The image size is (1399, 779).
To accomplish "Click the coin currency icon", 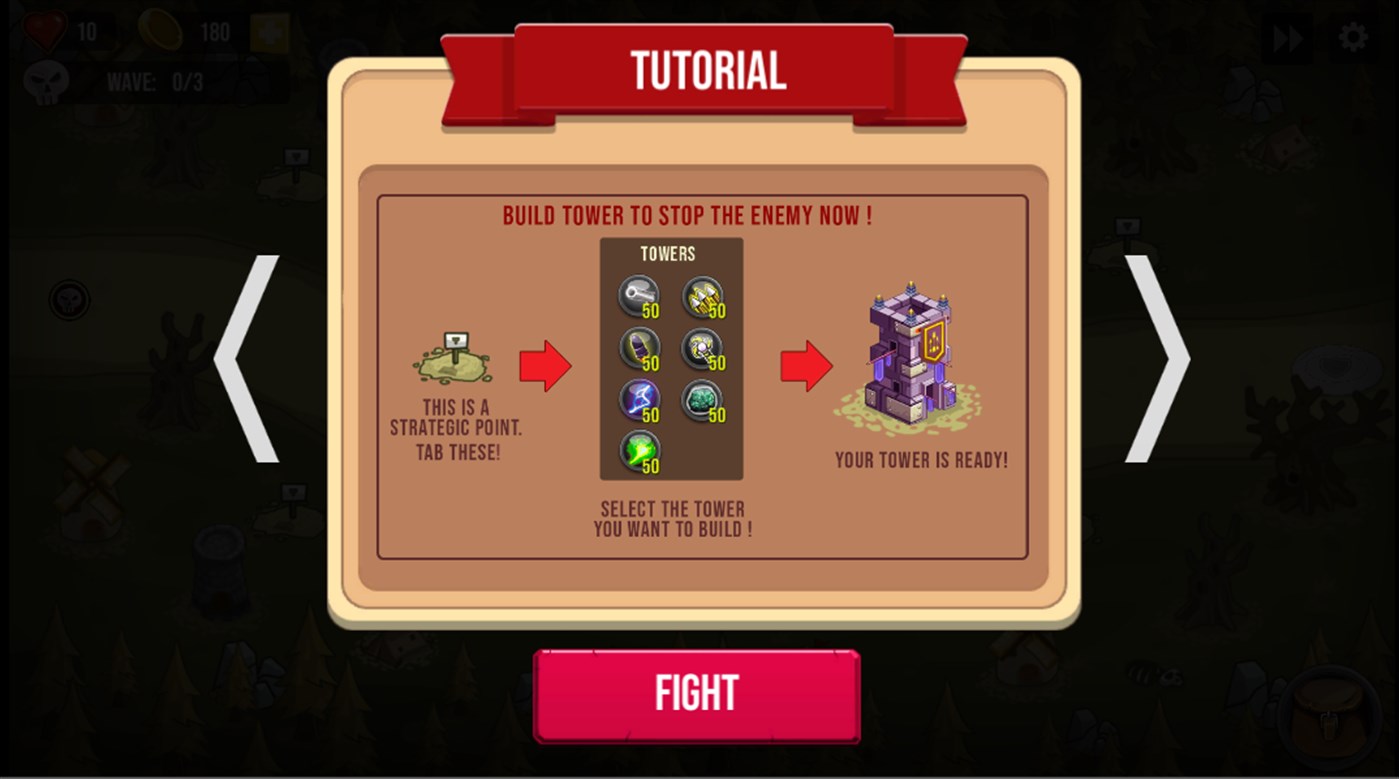I will (x=160, y=31).
